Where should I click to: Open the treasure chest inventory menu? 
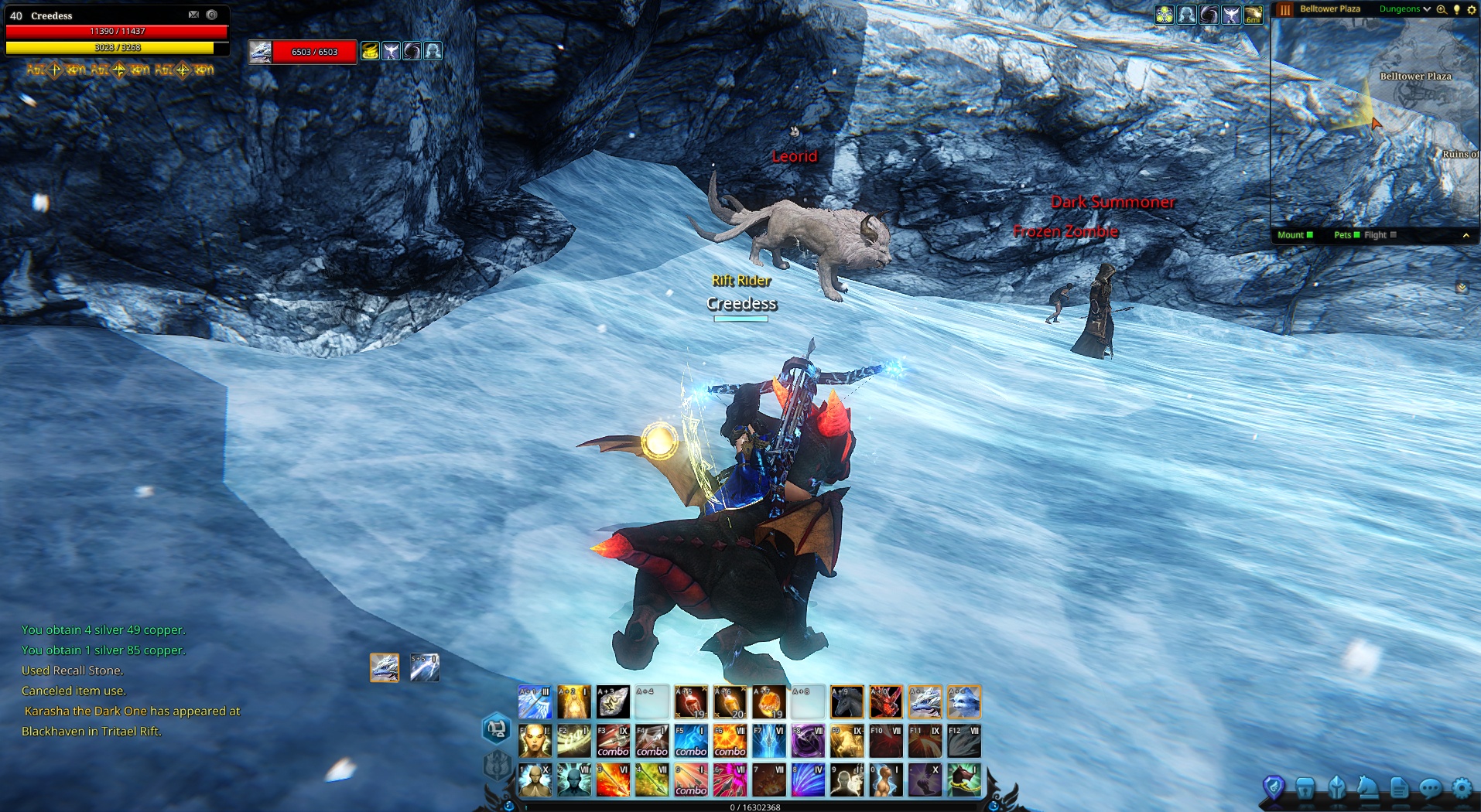pos(1305,788)
